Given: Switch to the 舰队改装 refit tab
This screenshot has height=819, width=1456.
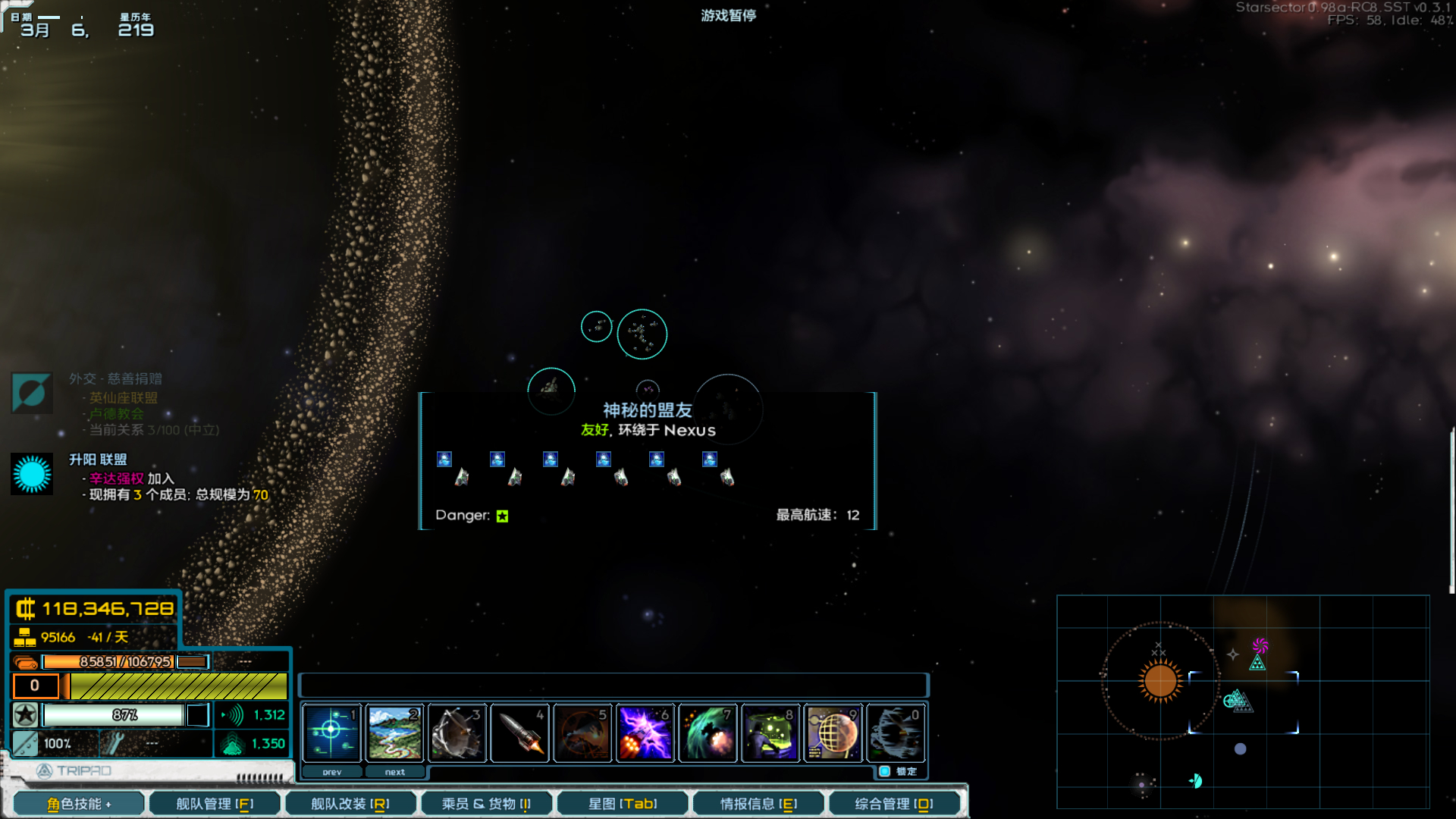Looking at the screenshot, I should [x=350, y=804].
